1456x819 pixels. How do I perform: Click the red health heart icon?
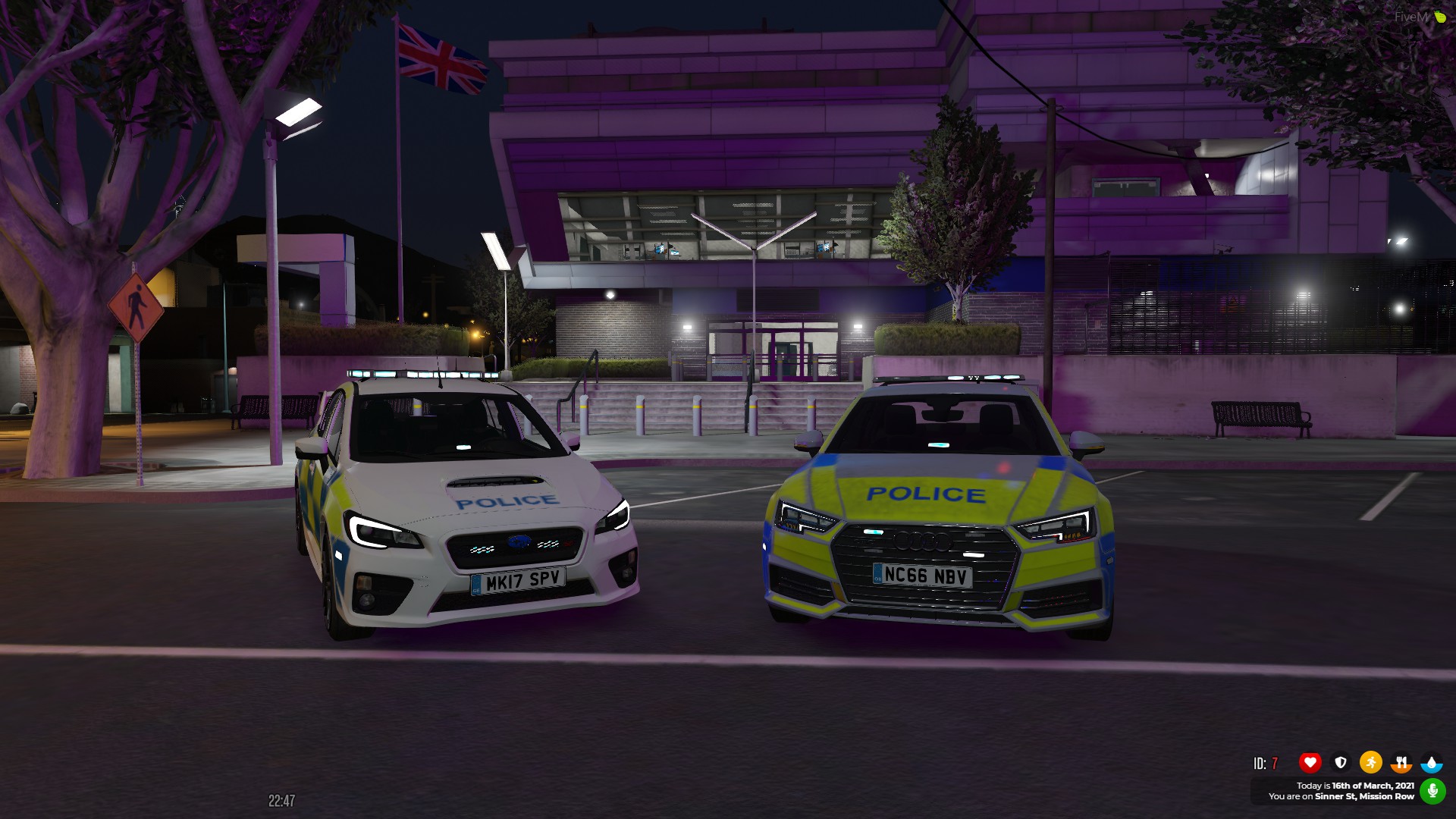[x=1310, y=761]
